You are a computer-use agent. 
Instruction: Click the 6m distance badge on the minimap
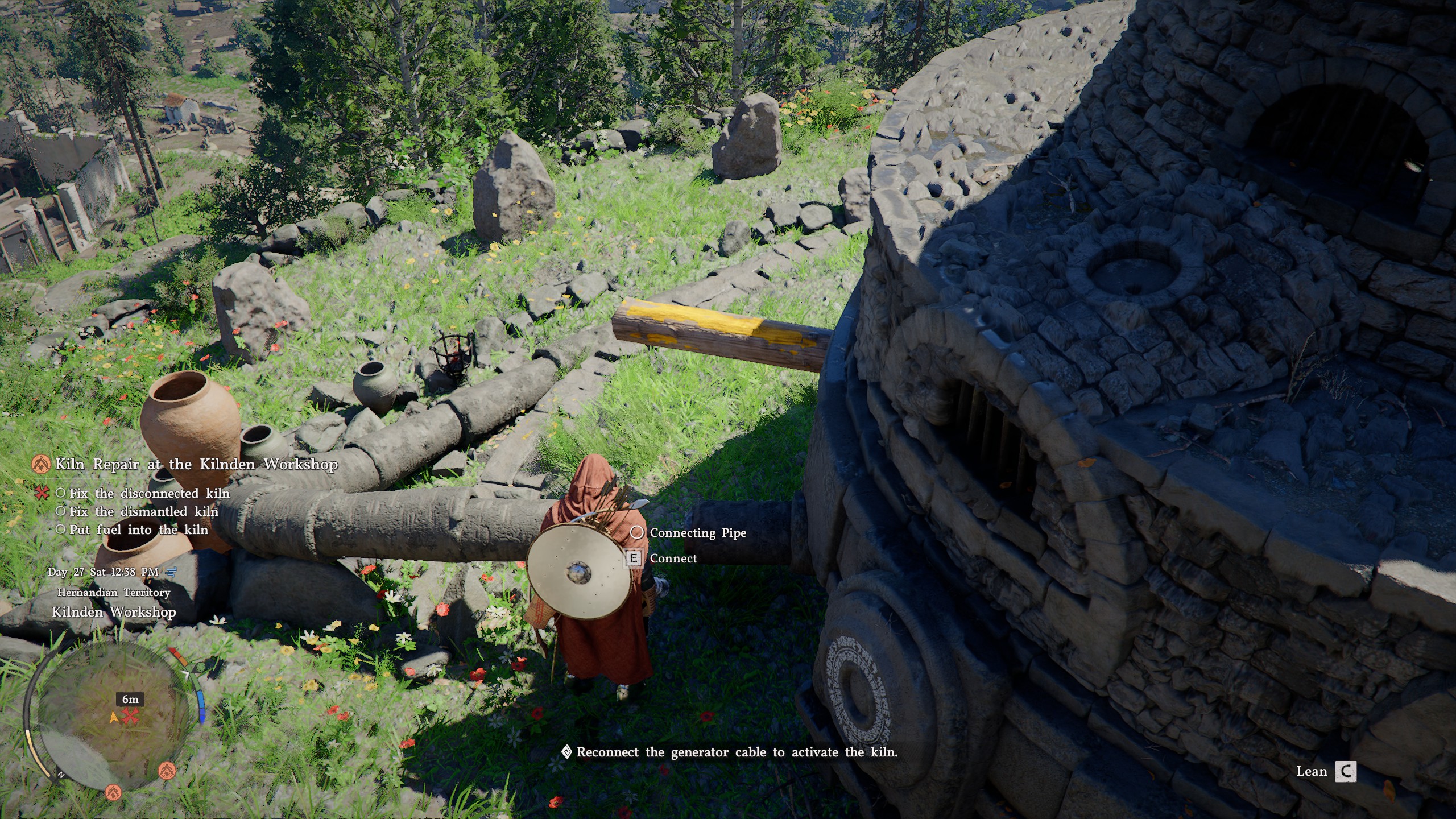pyautogui.click(x=130, y=700)
